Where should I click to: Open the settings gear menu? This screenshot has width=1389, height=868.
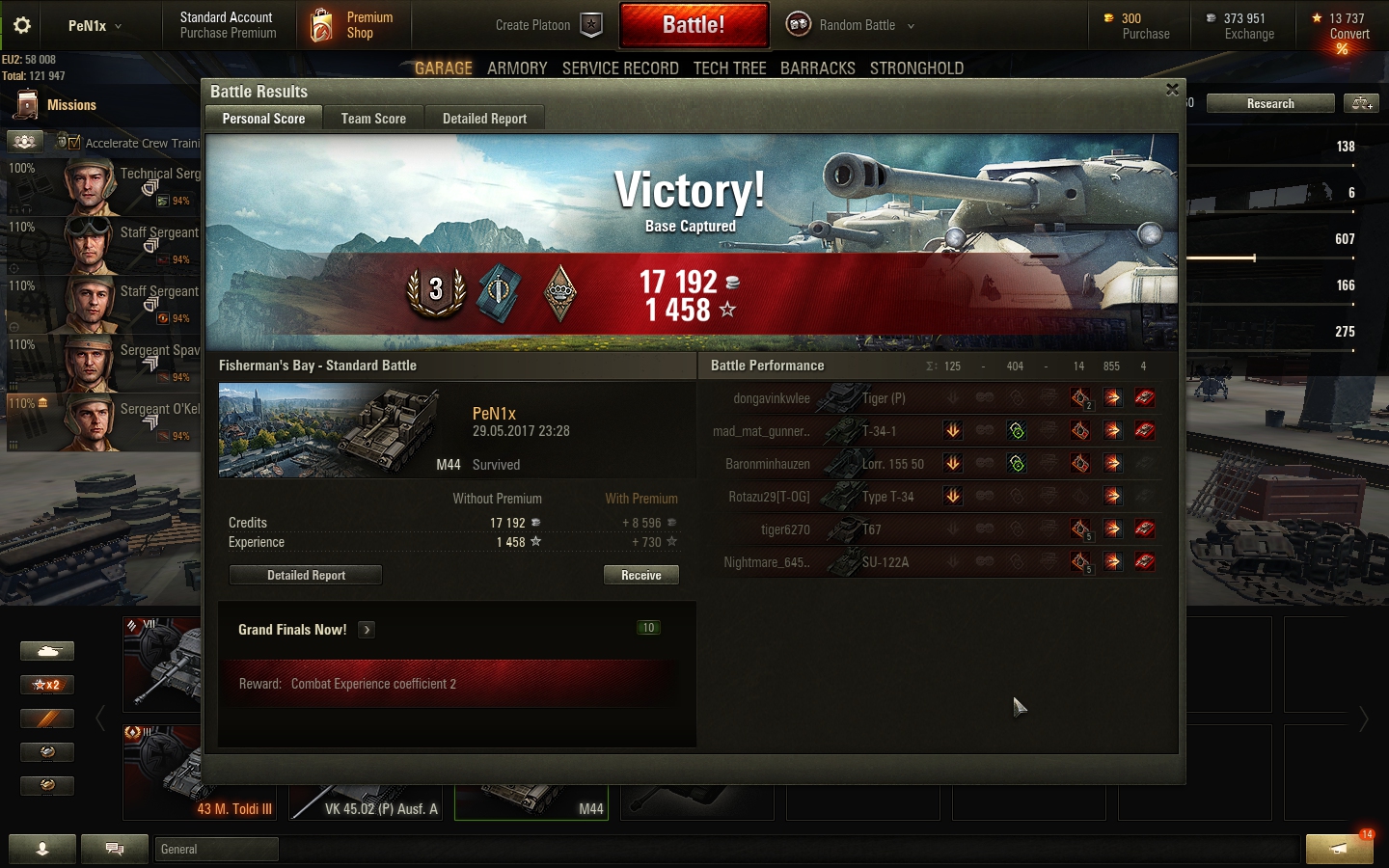[x=22, y=25]
